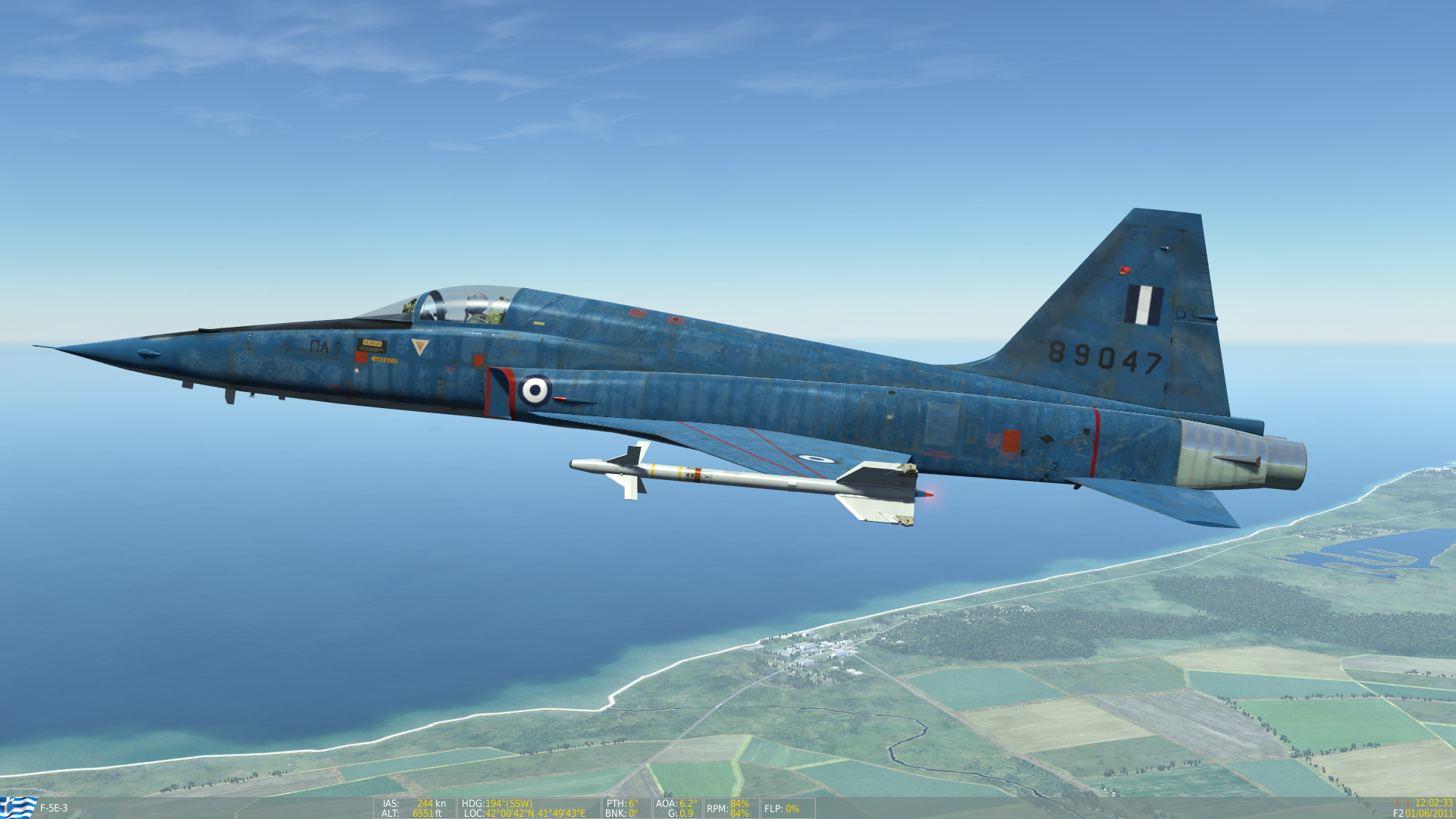Select the F-5E-3 aircraft name label
Image resolution: width=1456 pixels, height=819 pixels.
coord(52,809)
